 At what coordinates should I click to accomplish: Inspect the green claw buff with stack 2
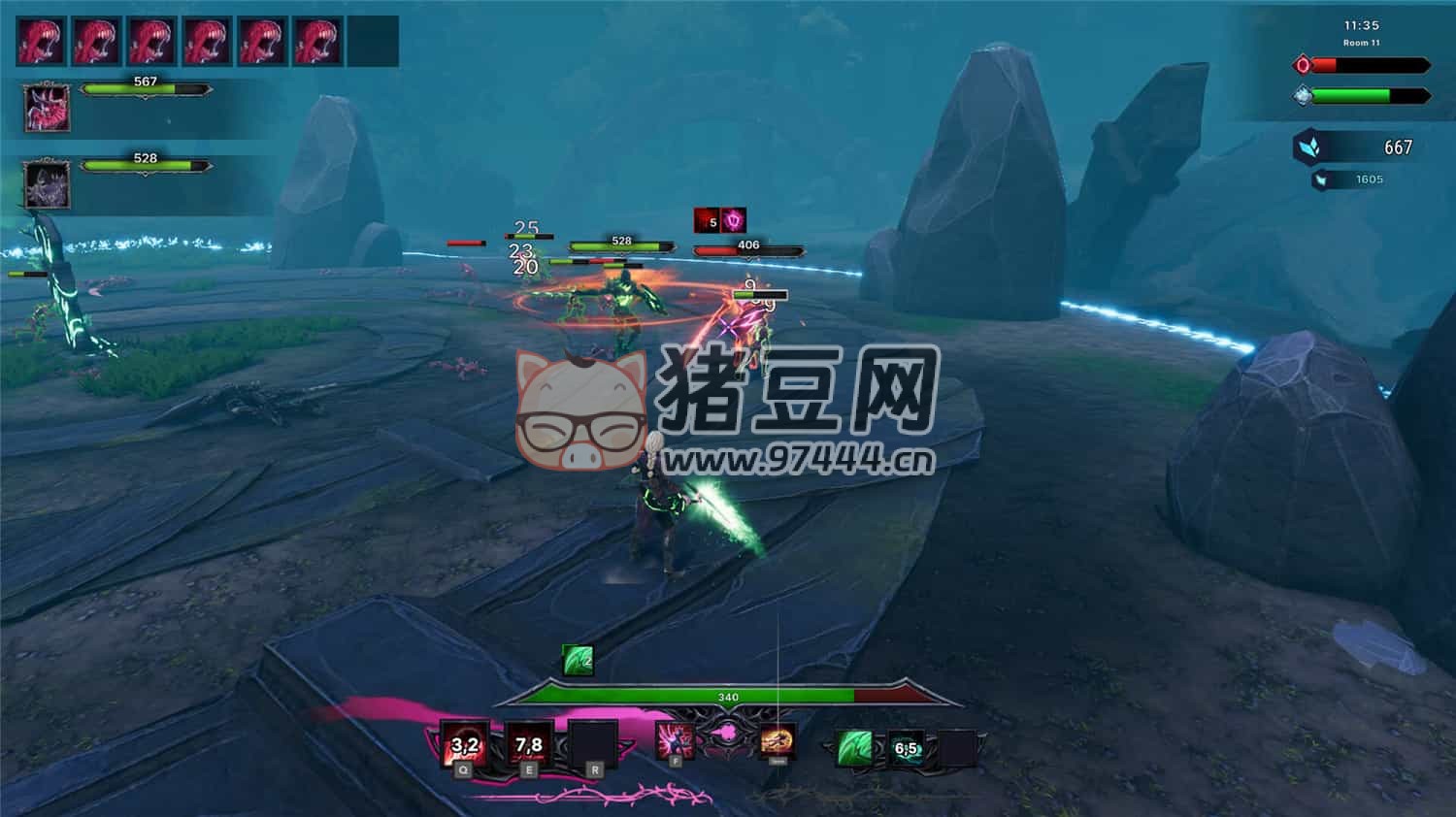point(579,661)
